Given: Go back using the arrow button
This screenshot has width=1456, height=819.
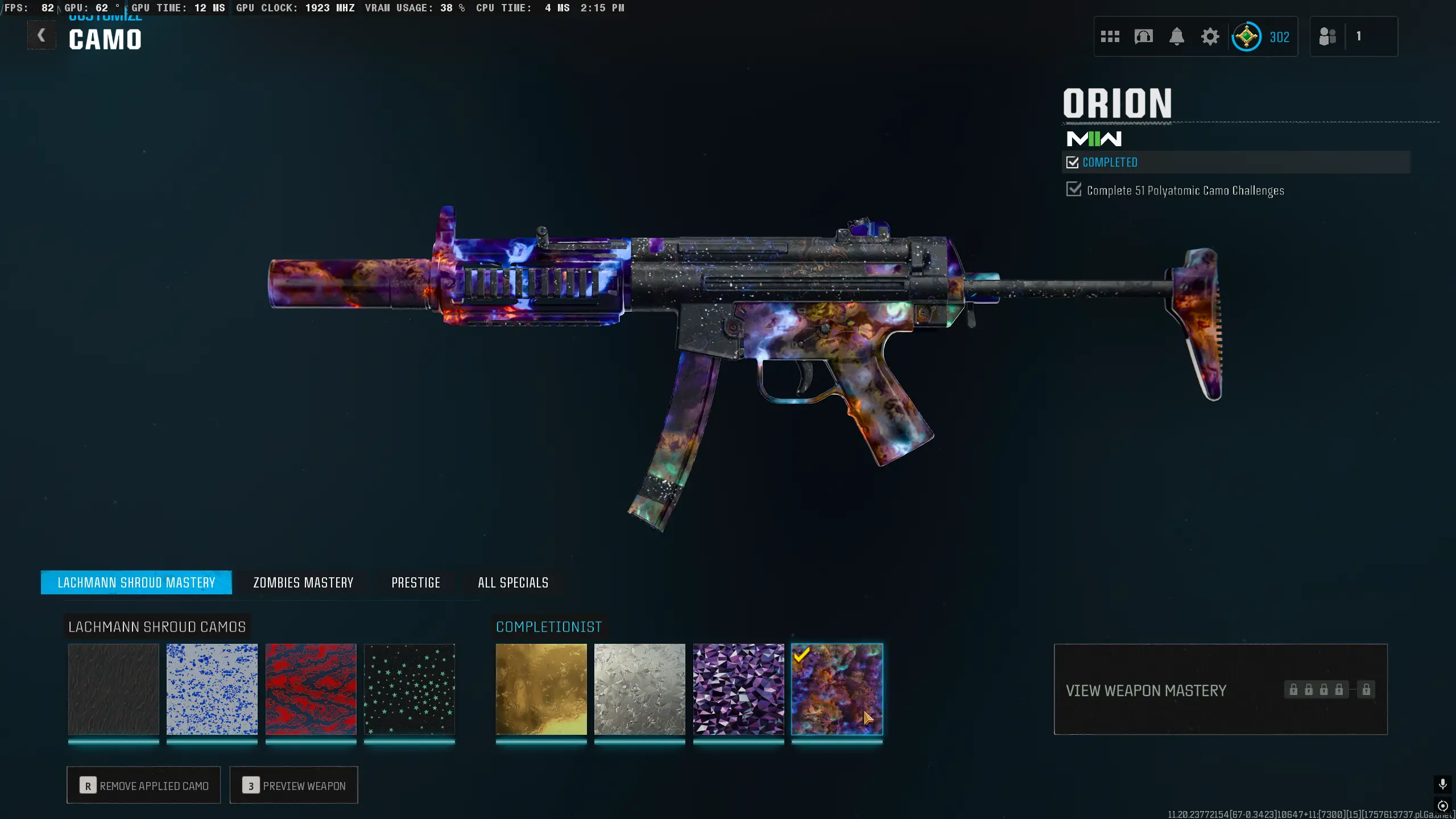Looking at the screenshot, I should tap(42, 36).
